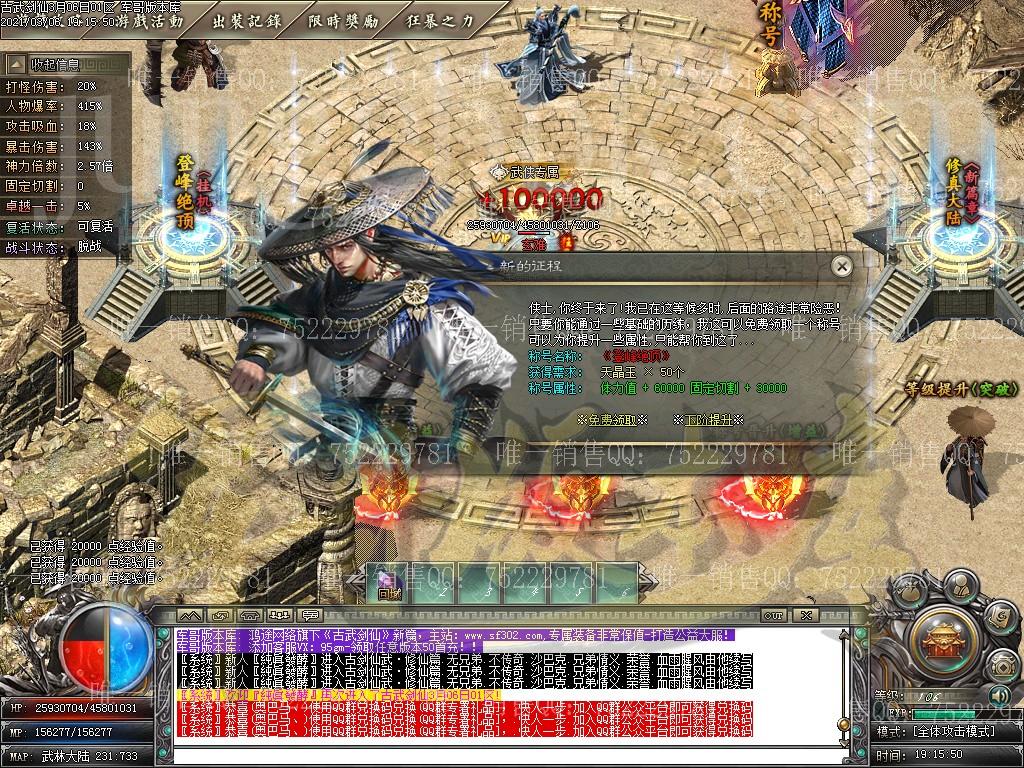1024x768 pixels.
Task: Open the 游戏活动 menu
Action: coord(150,20)
